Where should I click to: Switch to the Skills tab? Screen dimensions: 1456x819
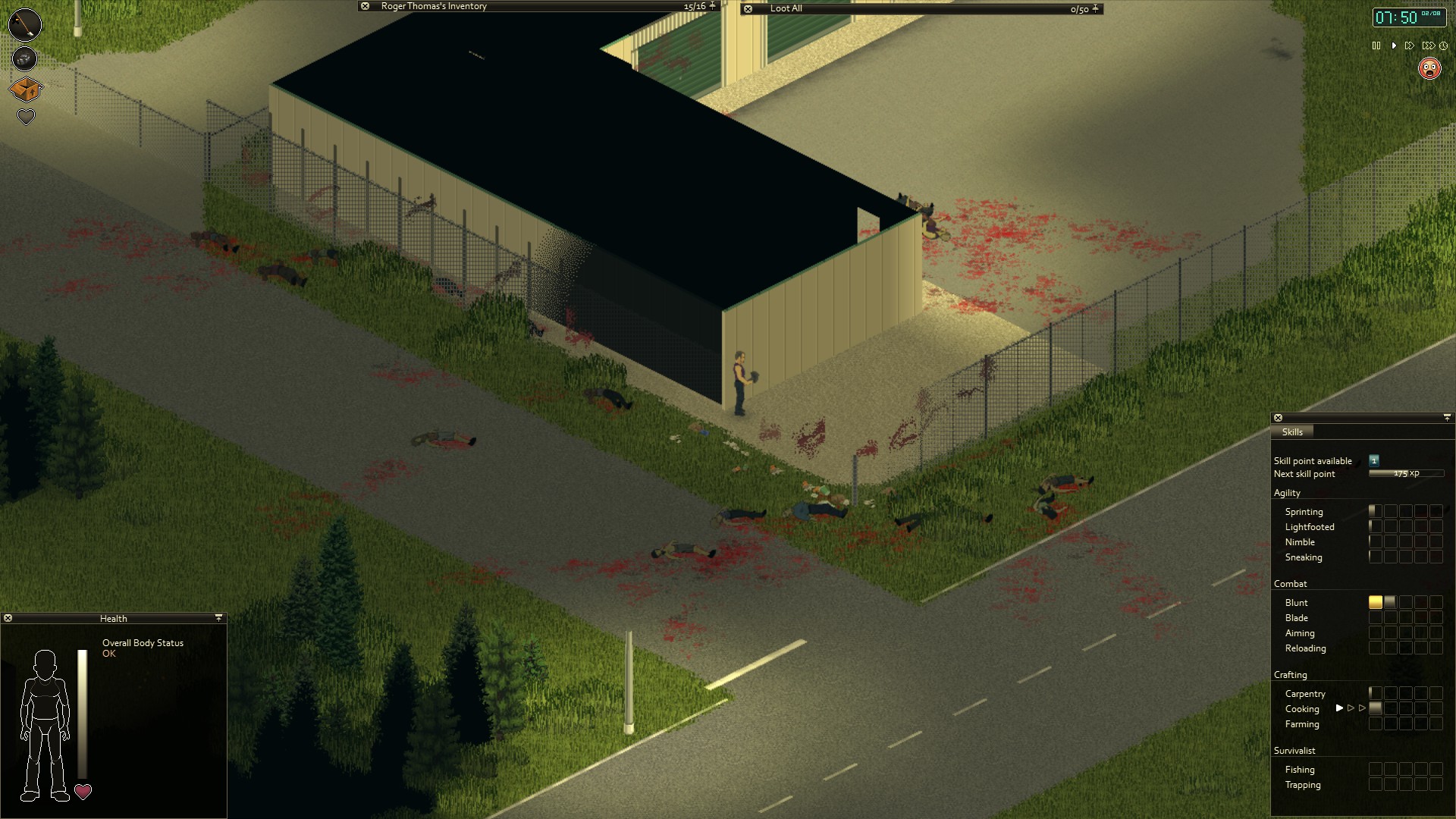(x=1292, y=431)
